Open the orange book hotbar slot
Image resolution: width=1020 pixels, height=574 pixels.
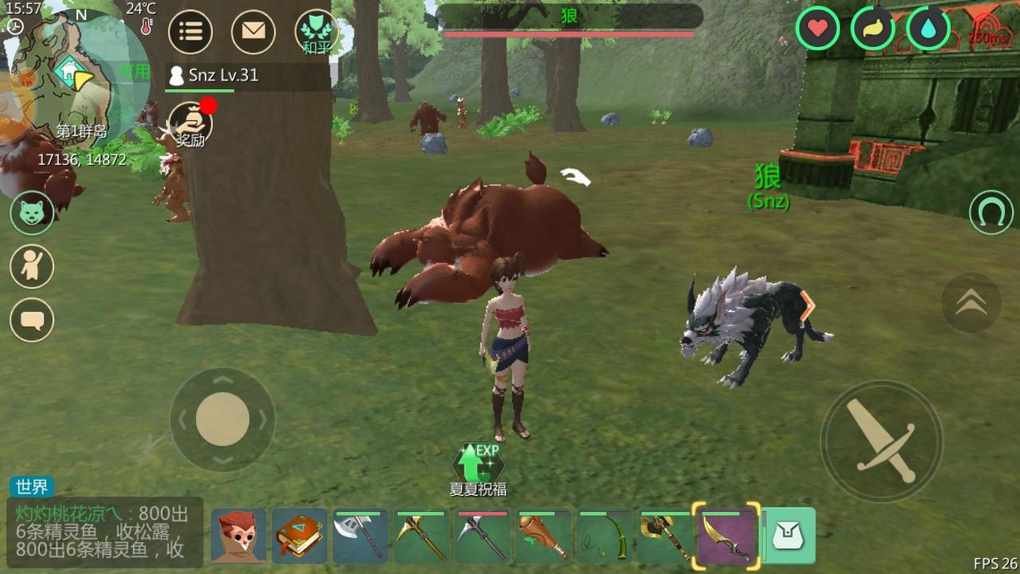[x=299, y=536]
